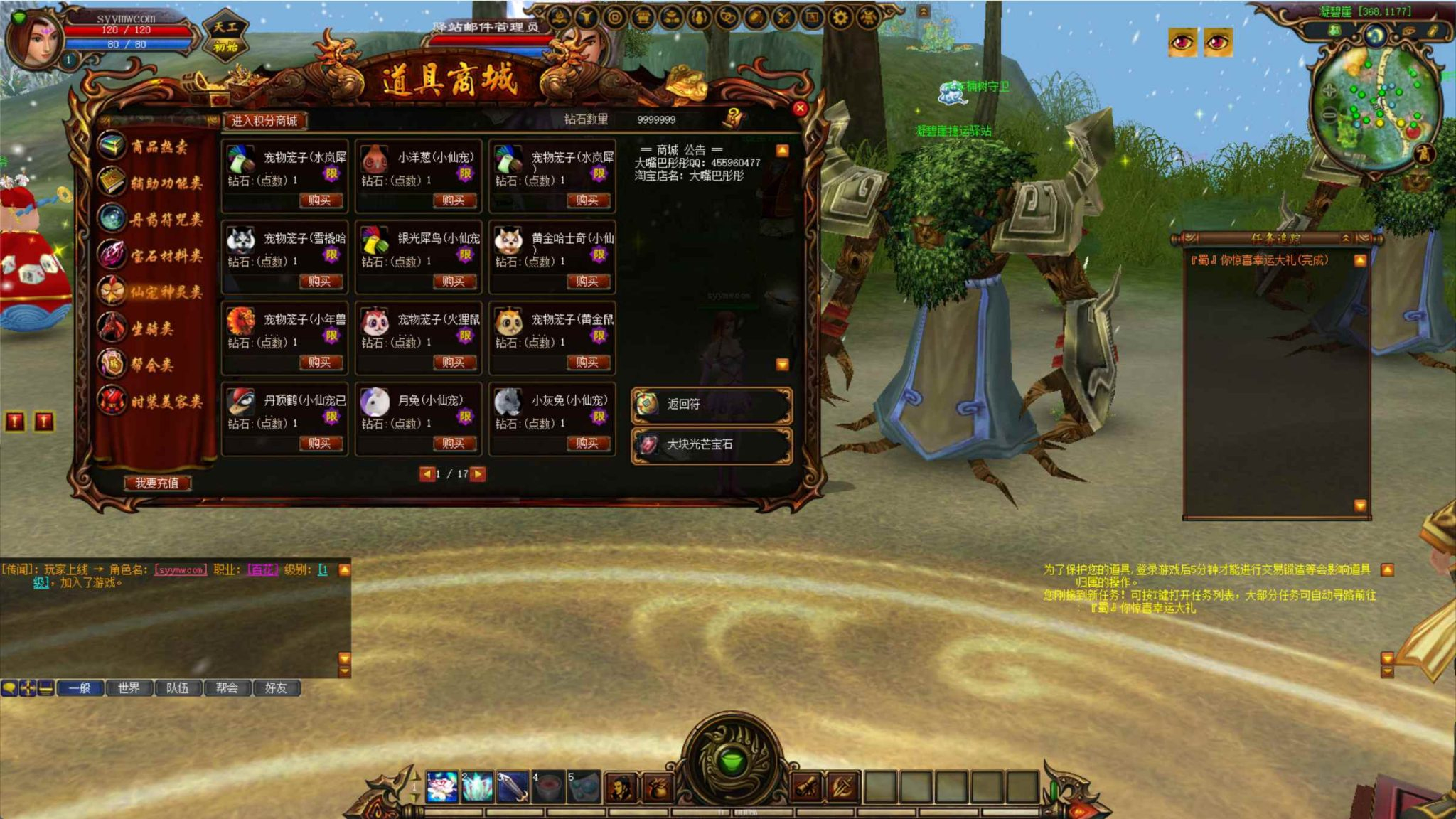Switch to the 好友 friends chat tab
Viewport: 1456px width, 819px height.
point(277,688)
